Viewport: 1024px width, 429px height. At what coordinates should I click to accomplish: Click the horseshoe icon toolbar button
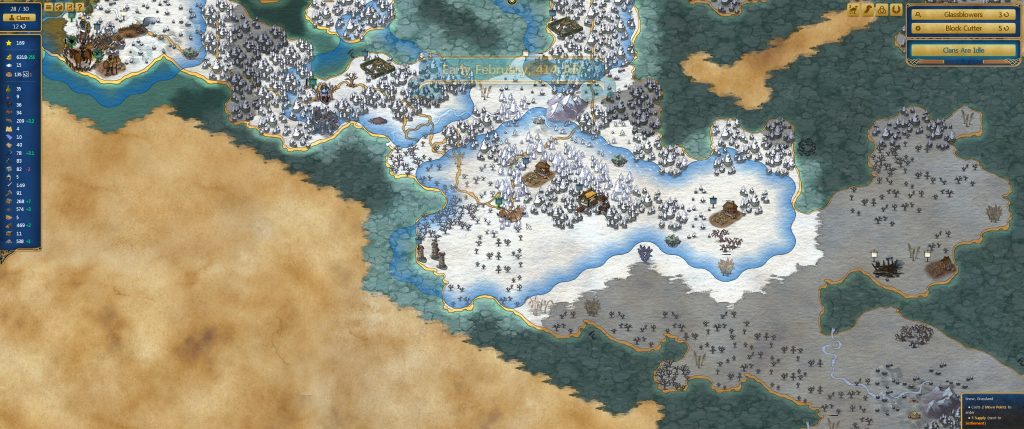click(896, 10)
